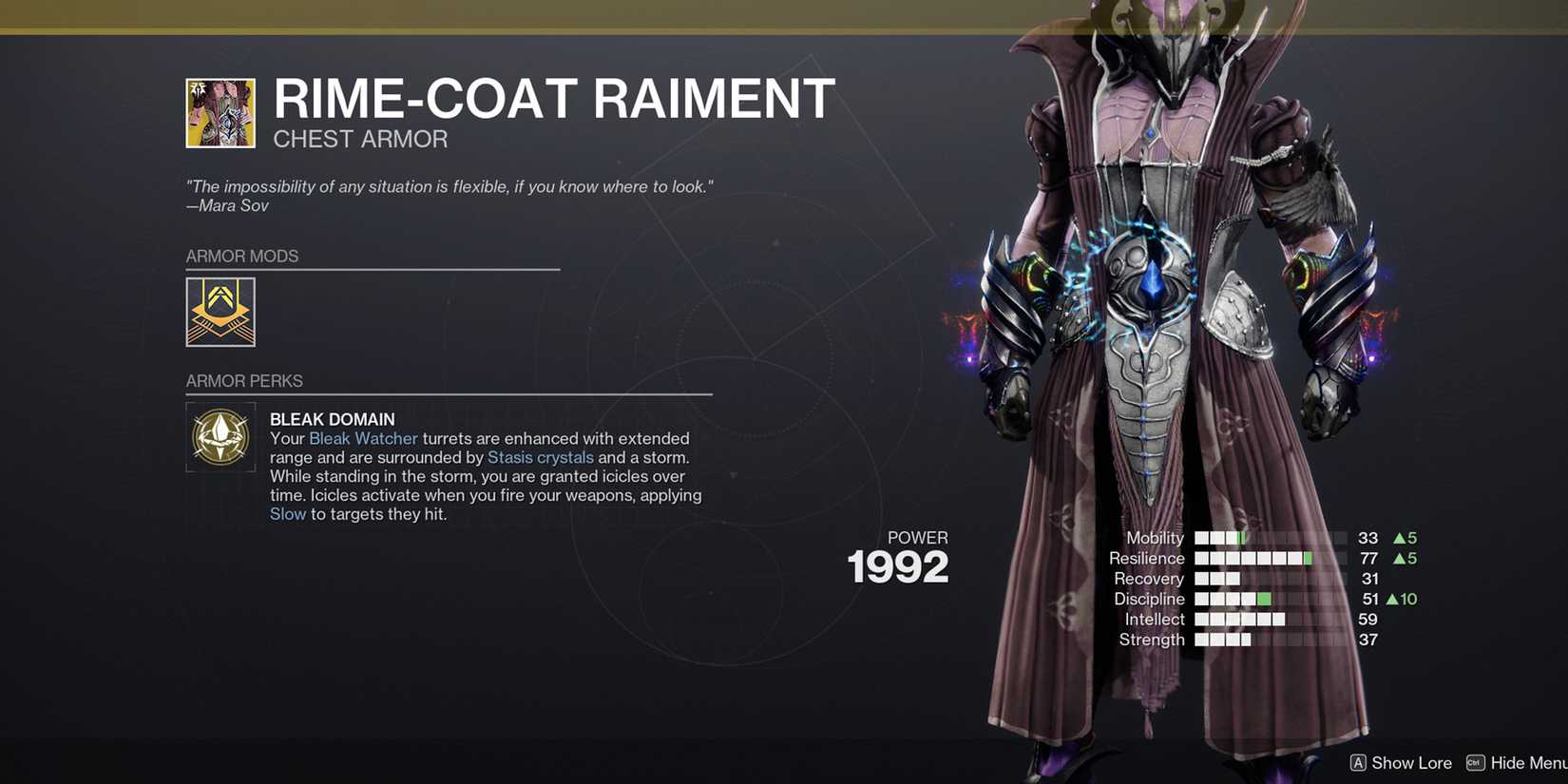Click the Armor Mods section header
Image resolution: width=1568 pixels, height=784 pixels.
point(242,256)
